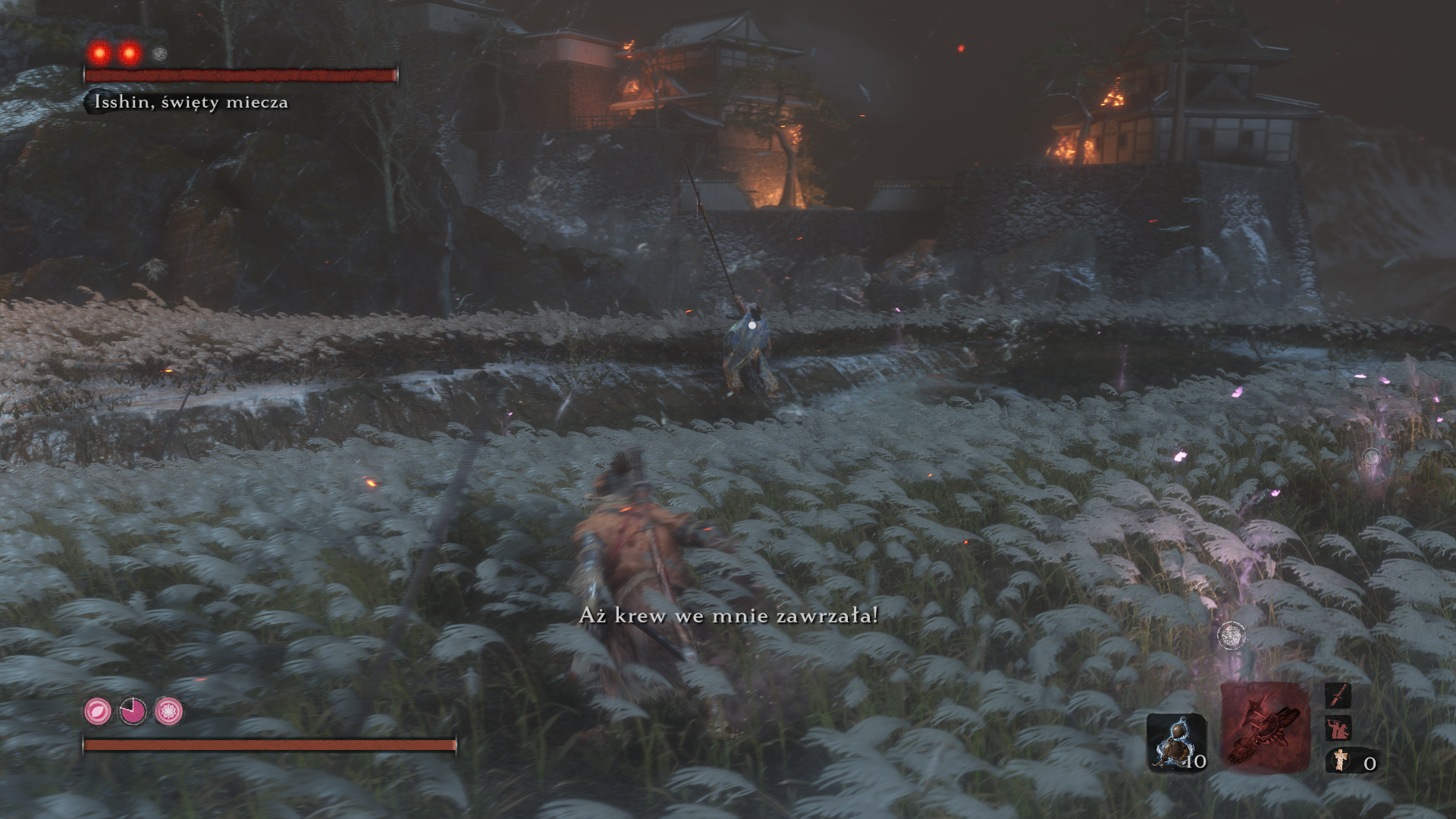The image size is (1456, 819).
Task: Click the sword combat art icon
Action: 1338,696
